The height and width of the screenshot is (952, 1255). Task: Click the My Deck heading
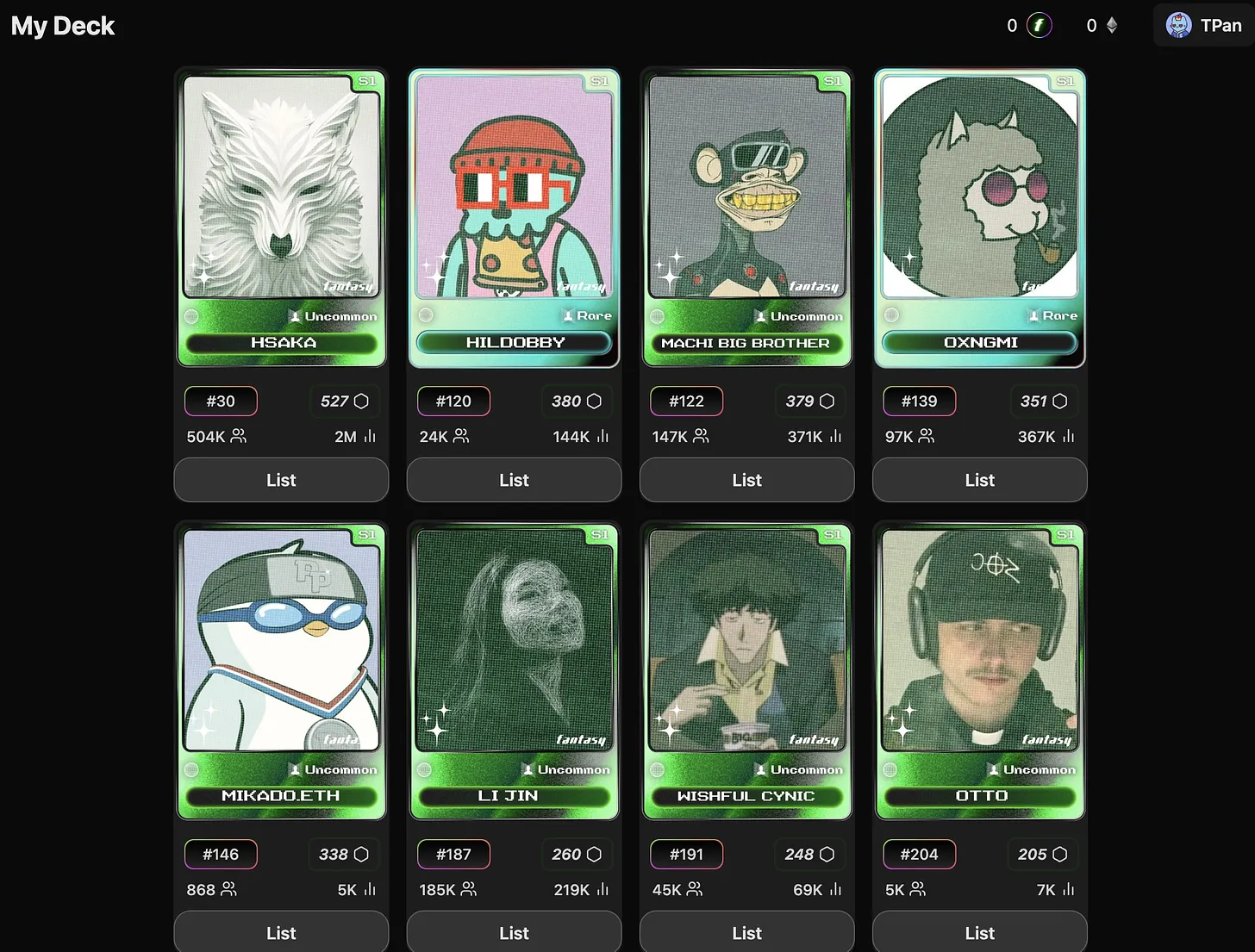pyautogui.click(x=62, y=26)
